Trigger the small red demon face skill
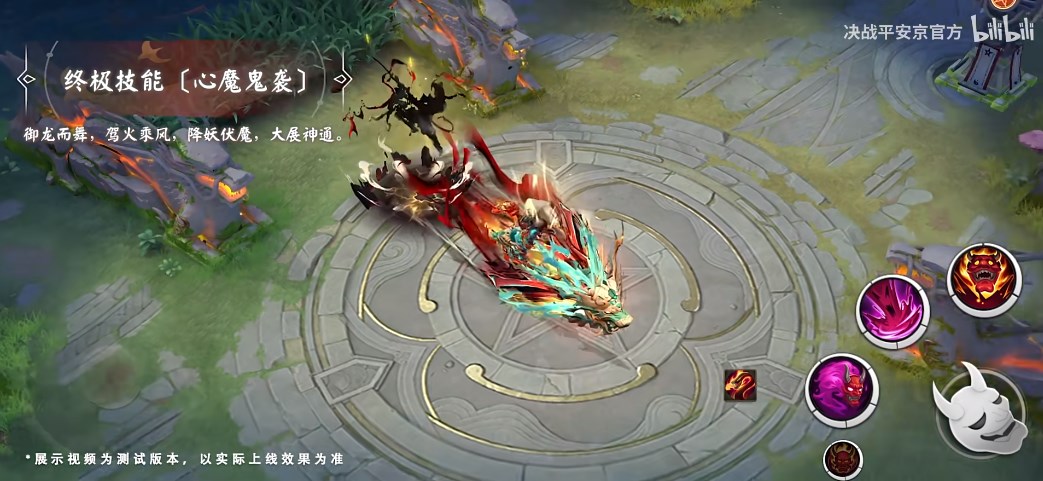1043x481 pixels. (x=842, y=460)
